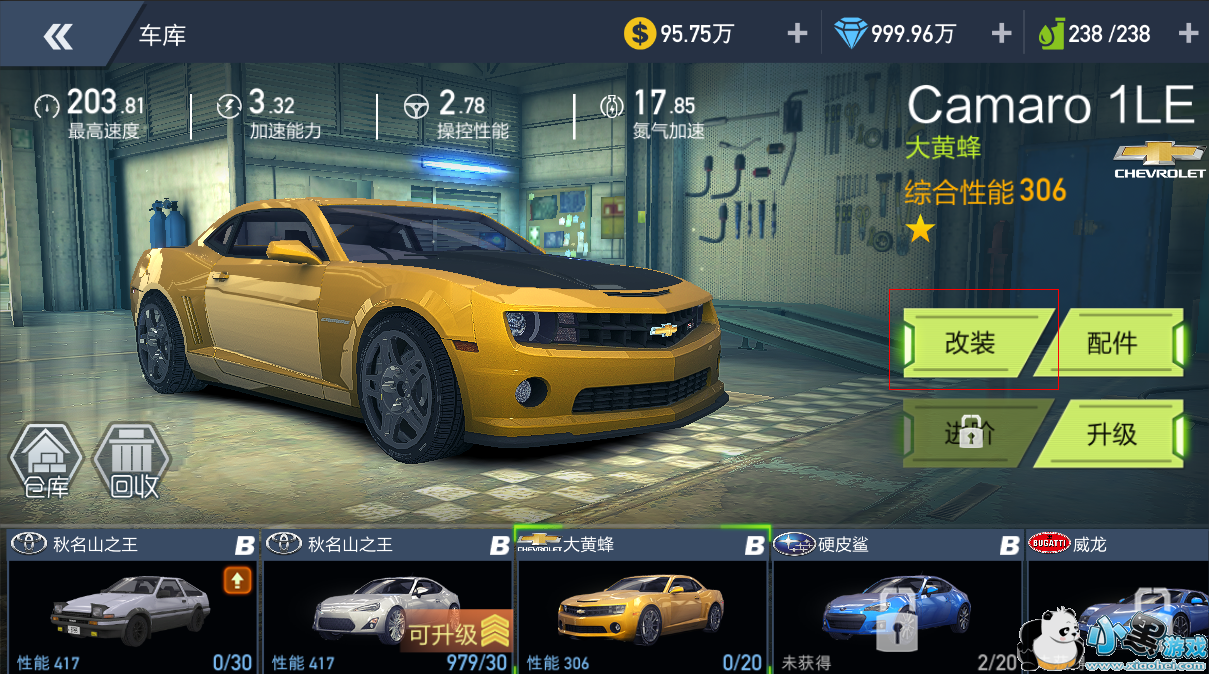Open the 回收 recycle bin
The width and height of the screenshot is (1209, 674).
coord(132,462)
